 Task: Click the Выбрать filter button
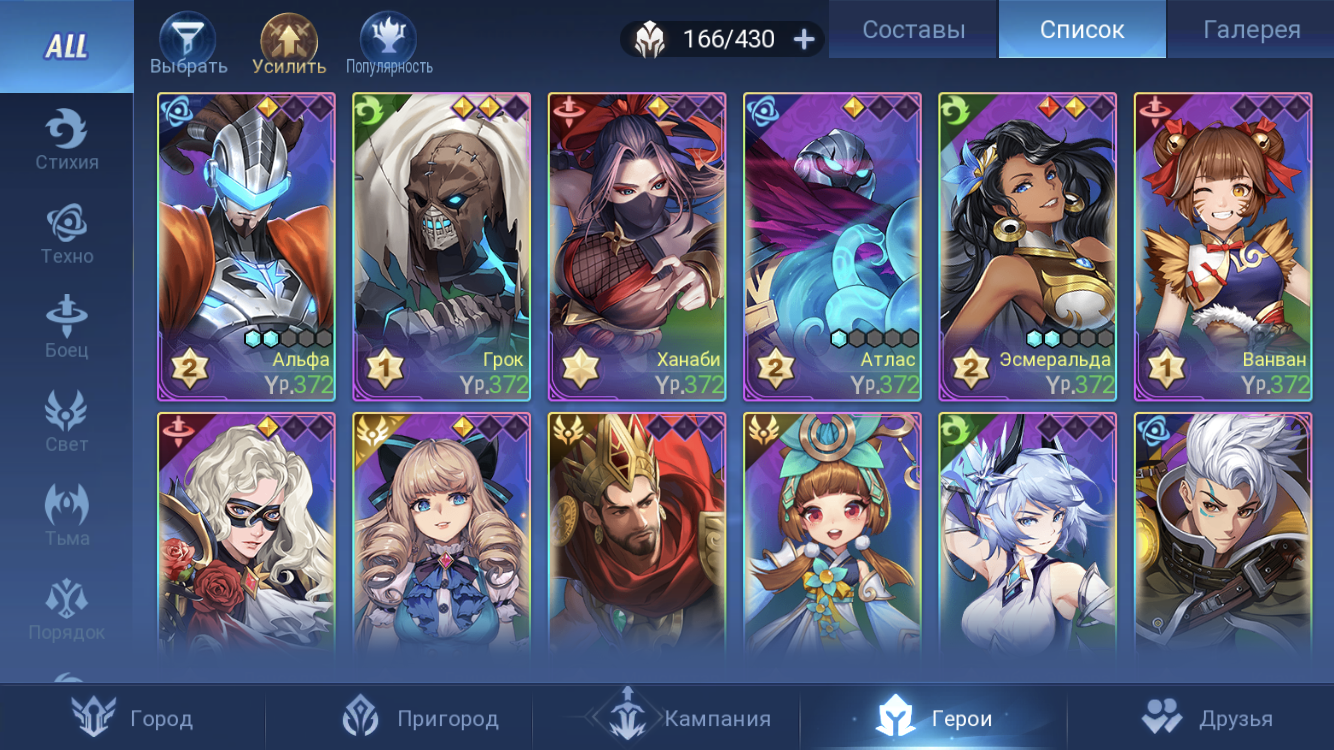coord(188,46)
